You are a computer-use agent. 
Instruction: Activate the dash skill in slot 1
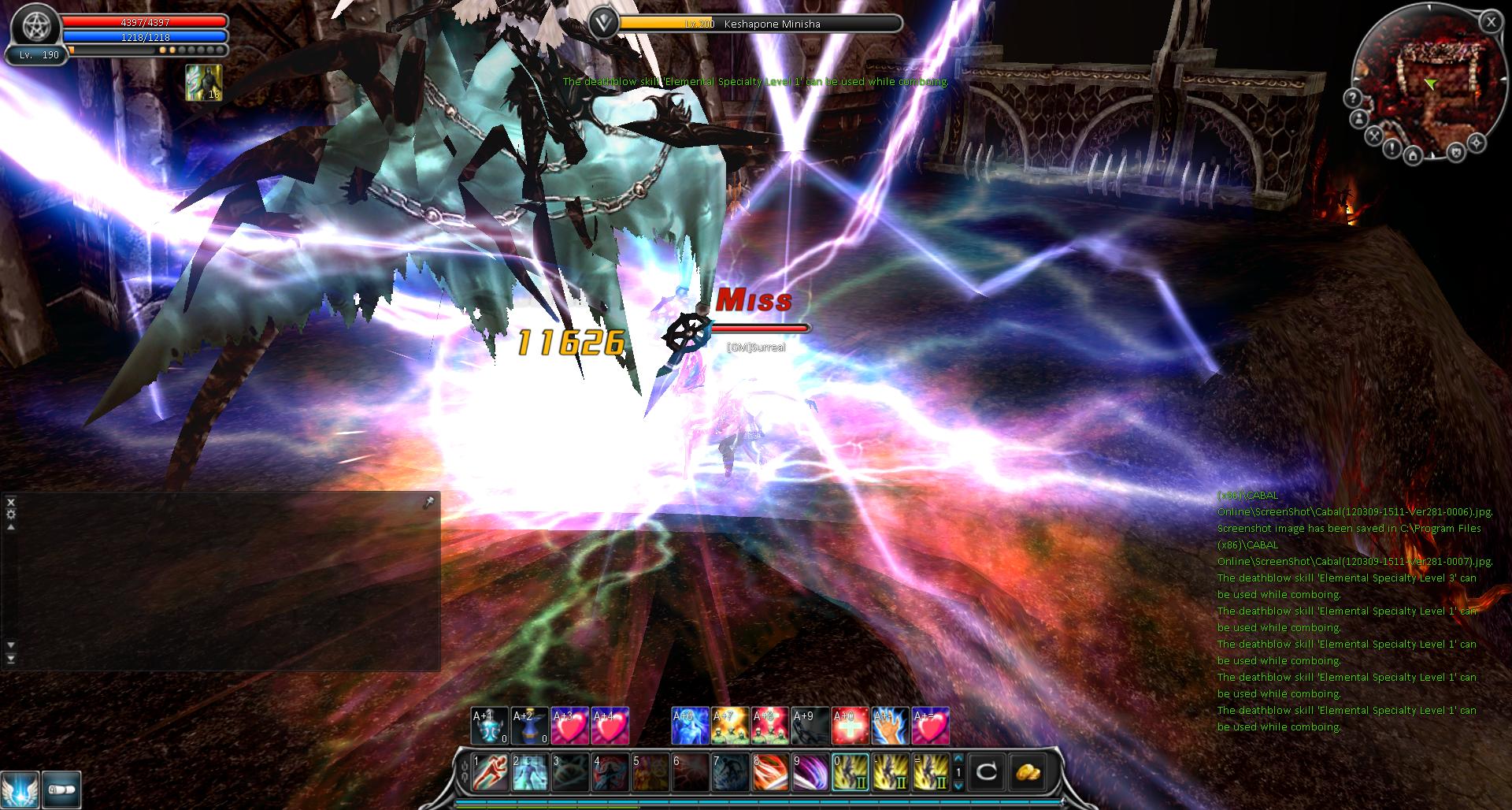[x=491, y=772]
